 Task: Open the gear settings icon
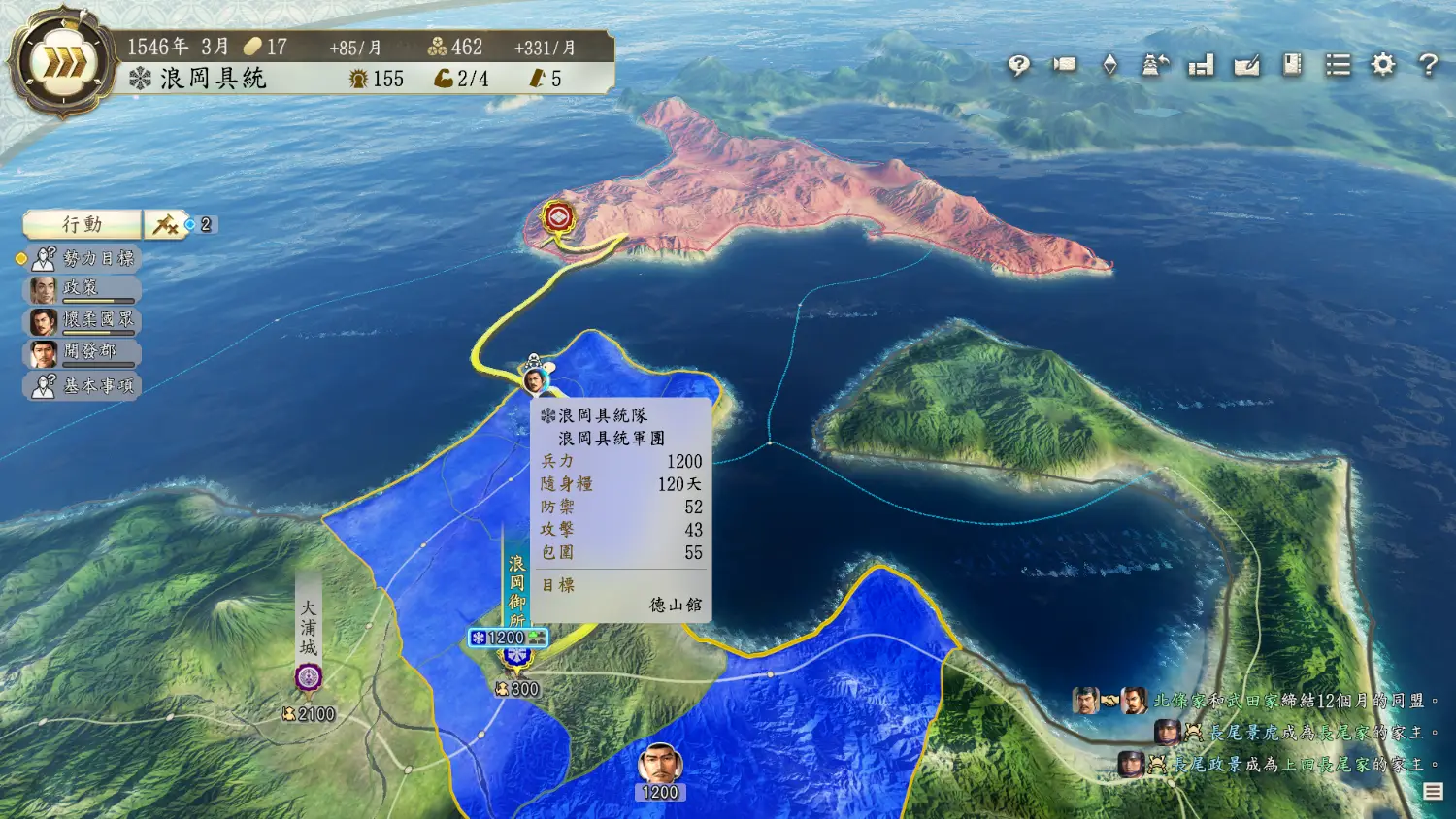[x=1383, y=65]
